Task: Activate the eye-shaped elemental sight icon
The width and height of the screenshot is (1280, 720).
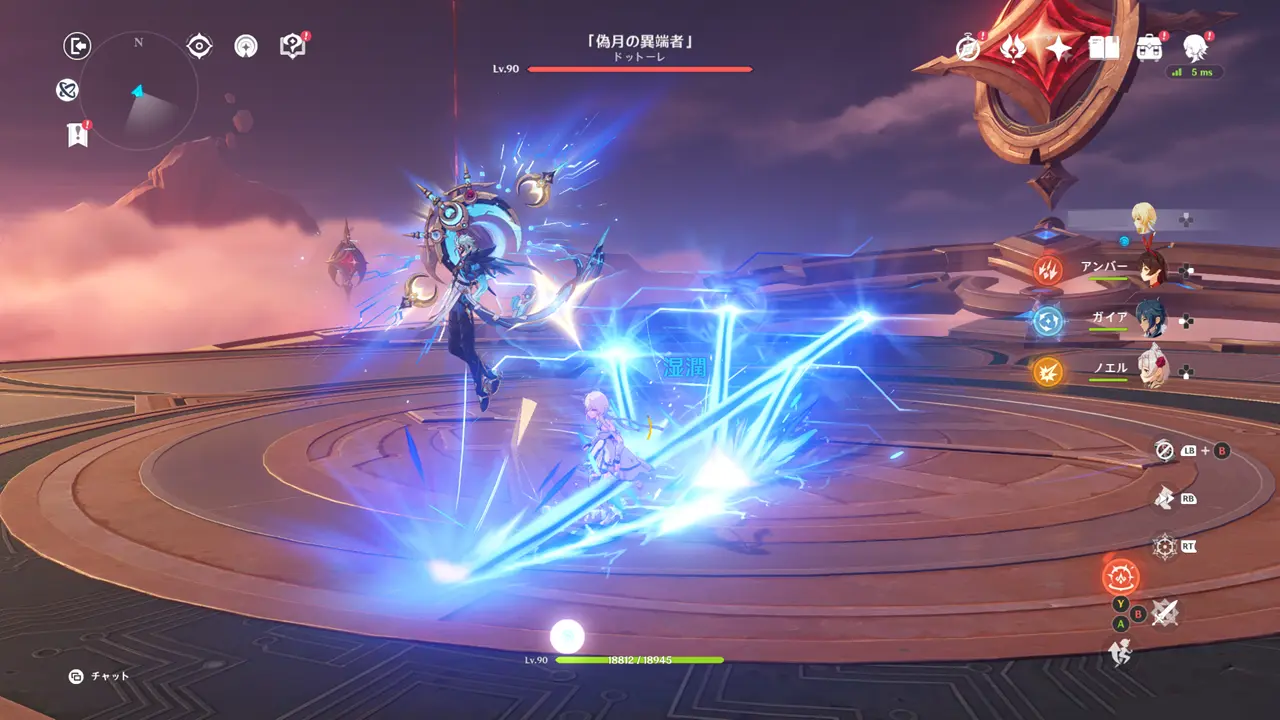Action: click(200, 46)
